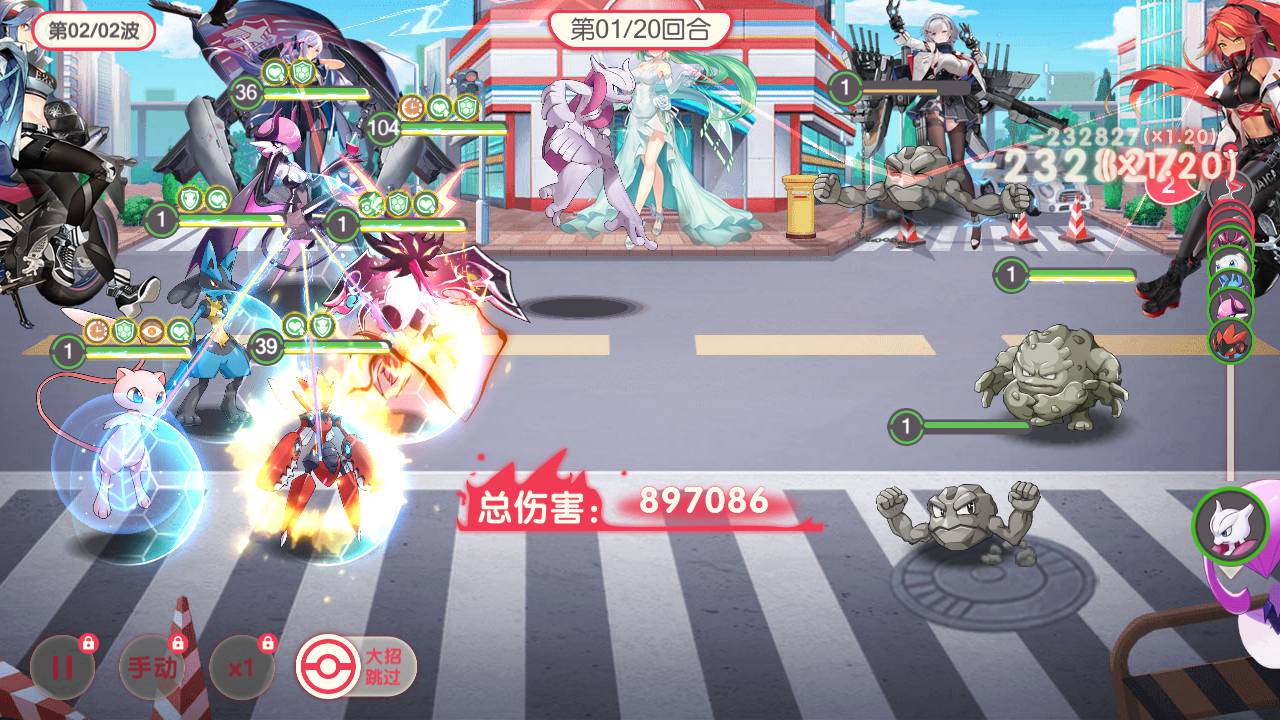Viewport: 1280px width, 720px height.
Task: Click the red Pokémon turn order portrait
Action: point(1230,340)
